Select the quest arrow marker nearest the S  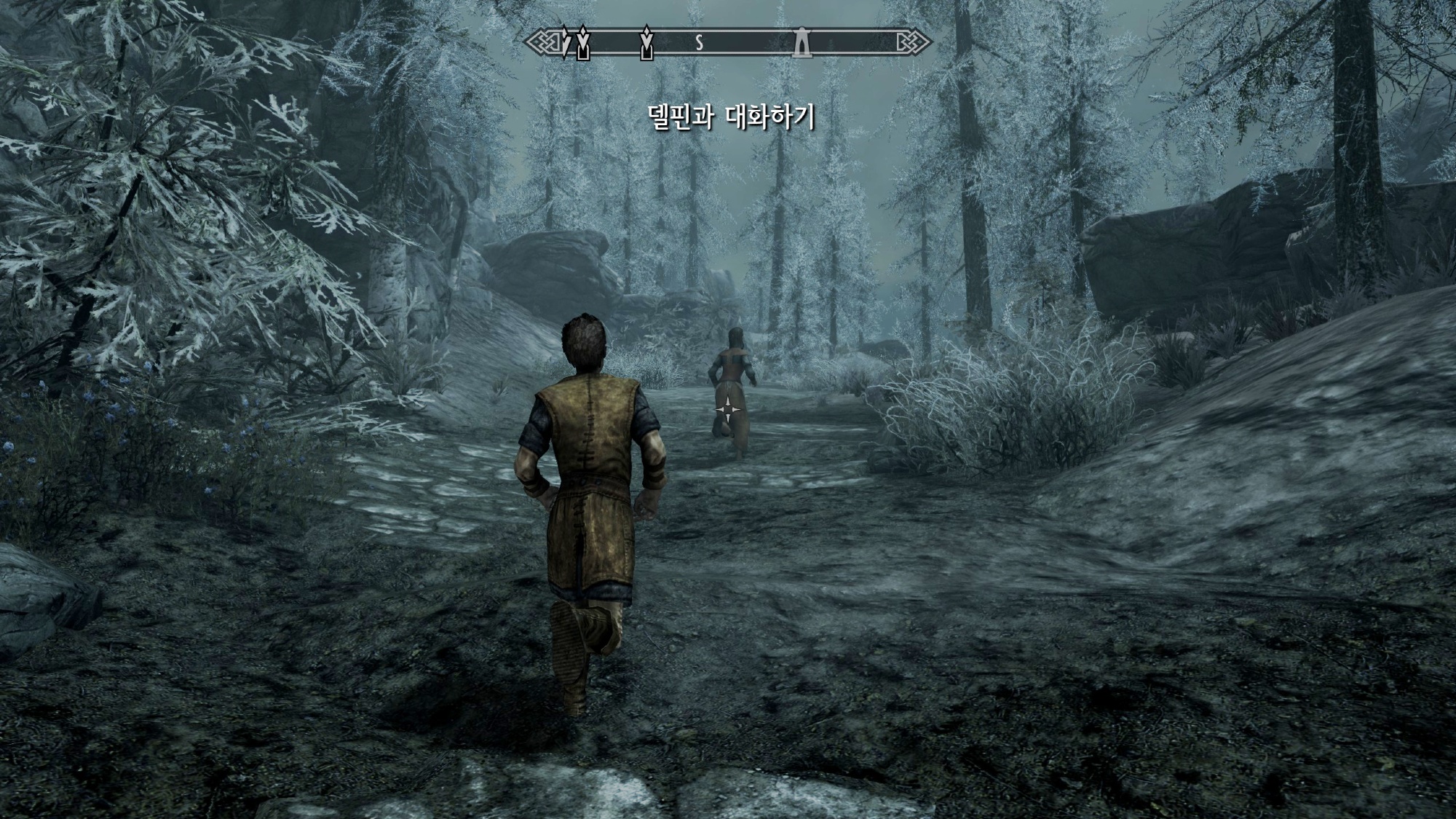(646, 43)
